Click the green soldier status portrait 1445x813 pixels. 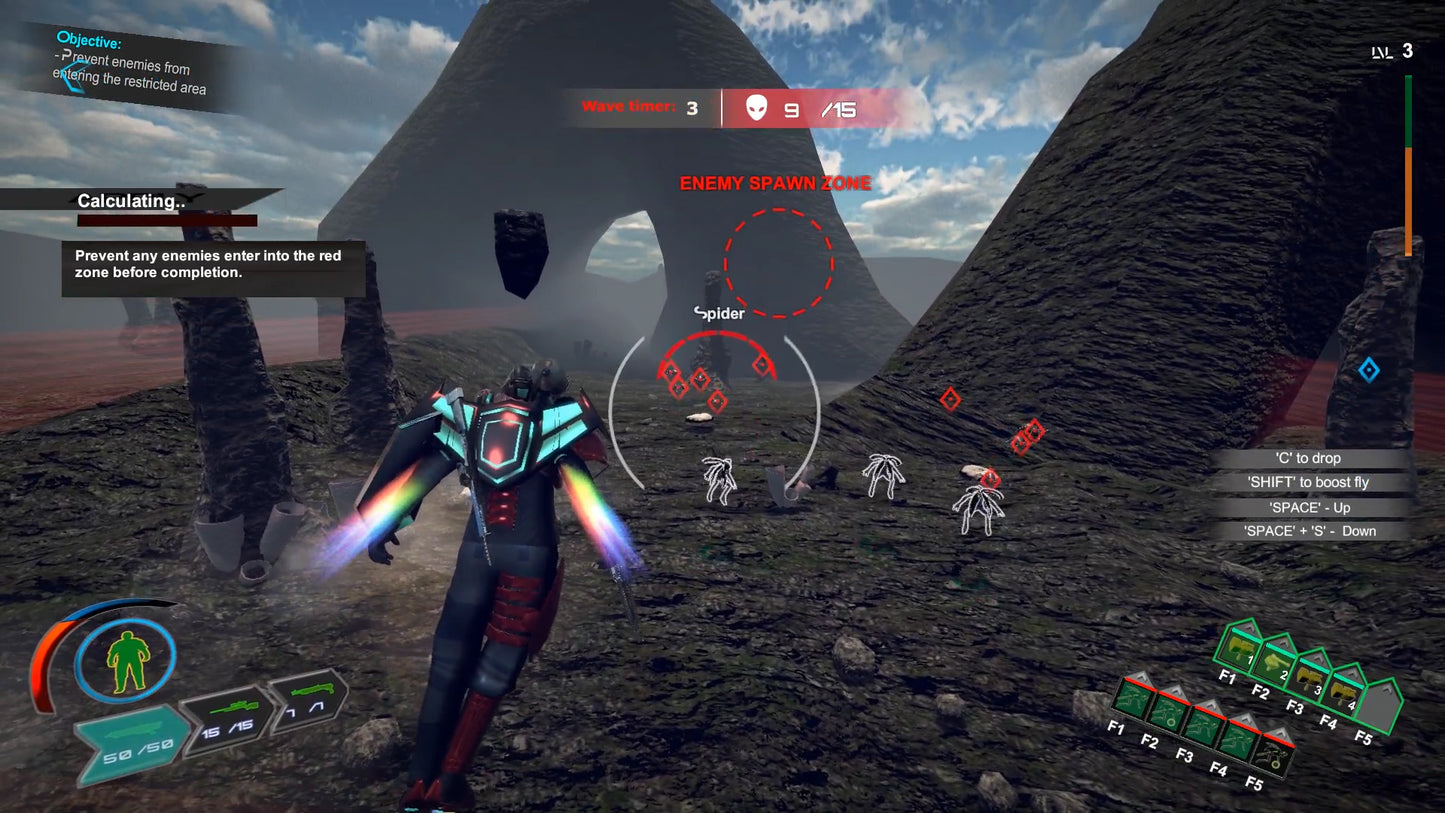(126, 660)
